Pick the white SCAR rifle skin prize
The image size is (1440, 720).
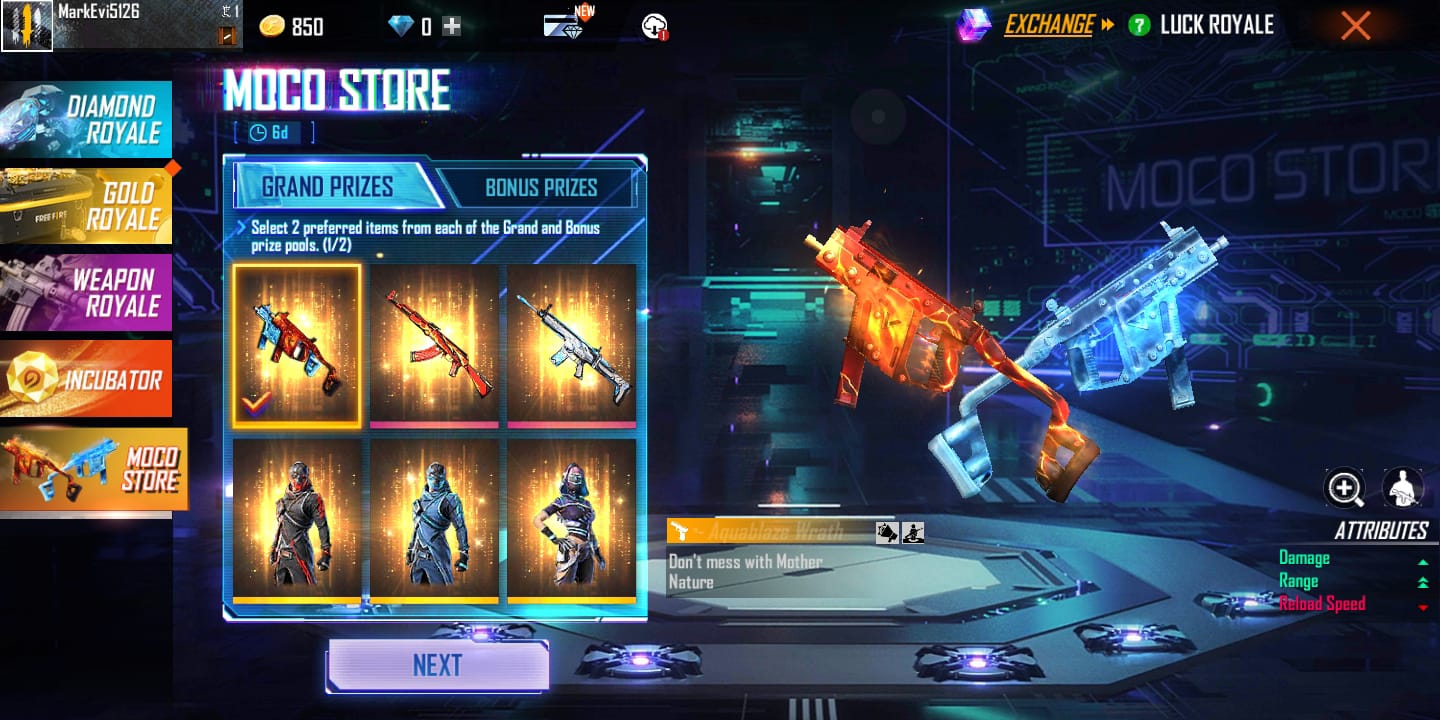(571, 345)
